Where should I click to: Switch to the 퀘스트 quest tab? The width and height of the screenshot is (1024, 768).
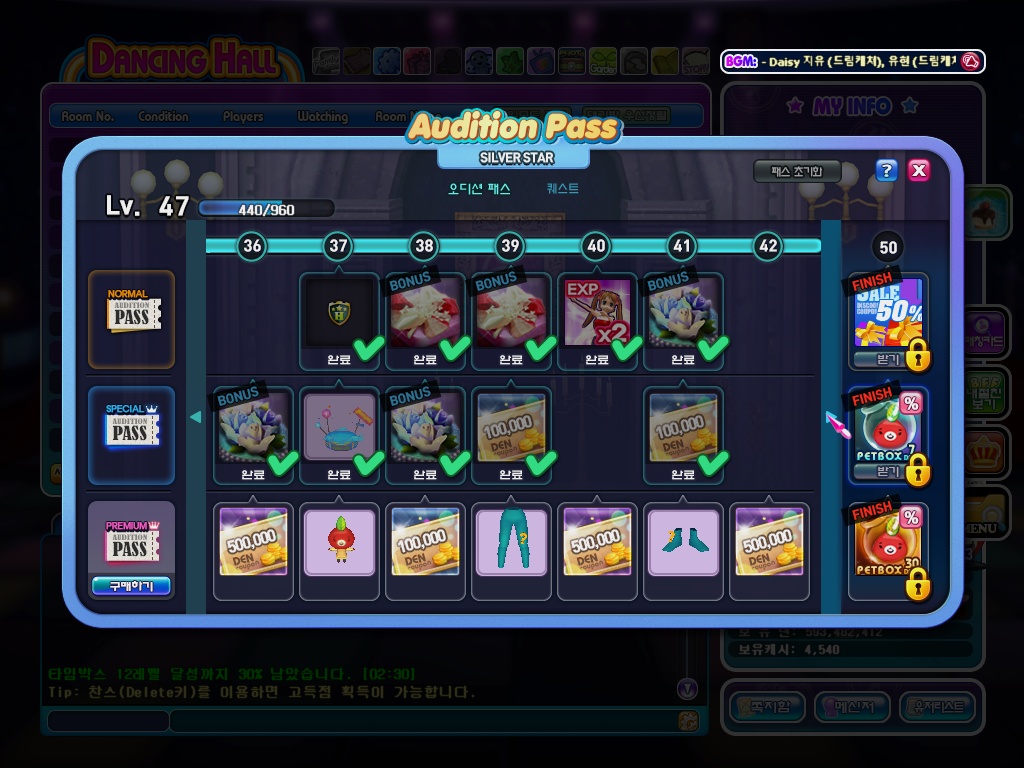coord(562,188)
